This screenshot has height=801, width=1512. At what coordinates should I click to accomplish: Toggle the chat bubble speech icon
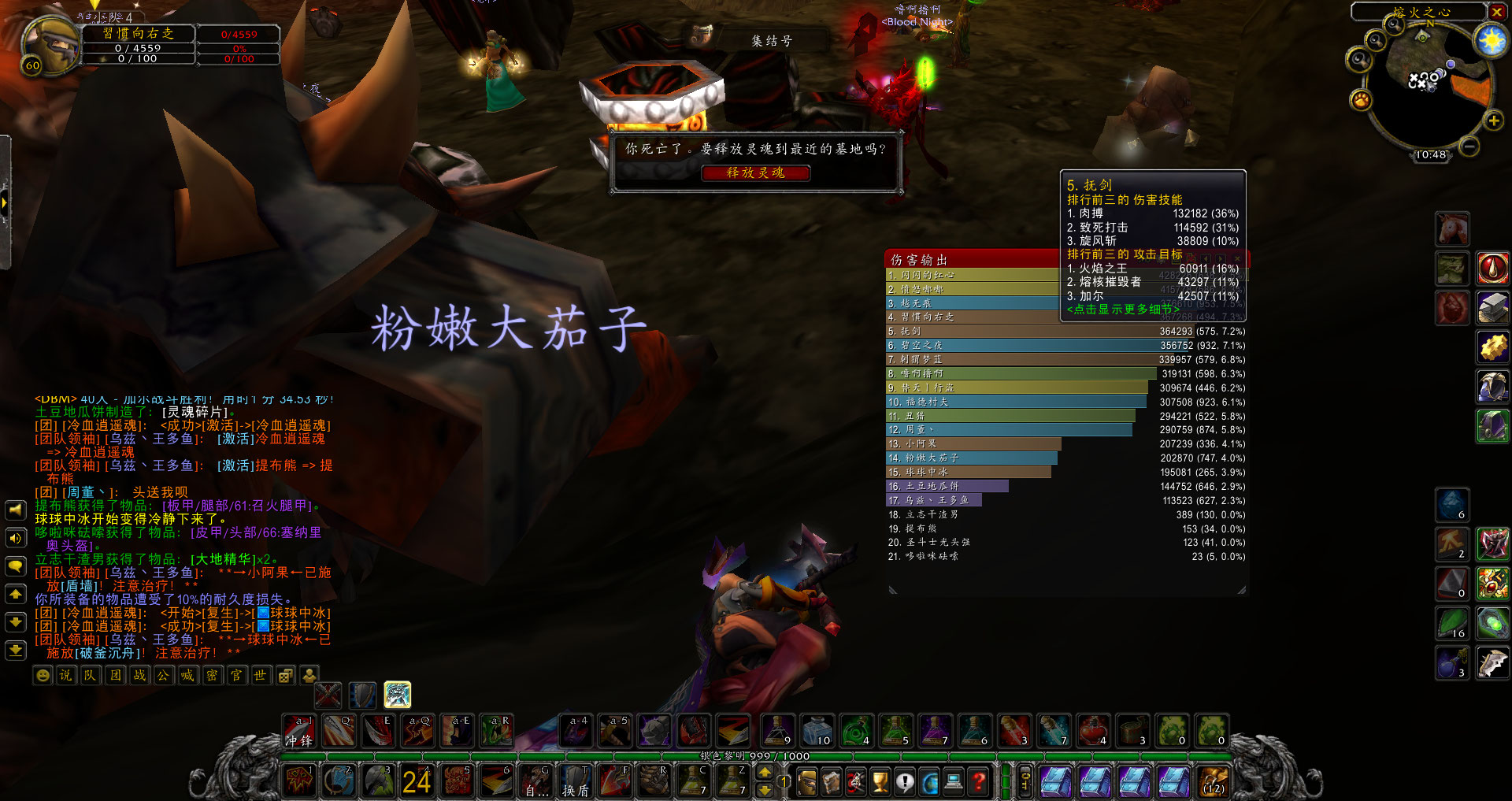(15, 566)
